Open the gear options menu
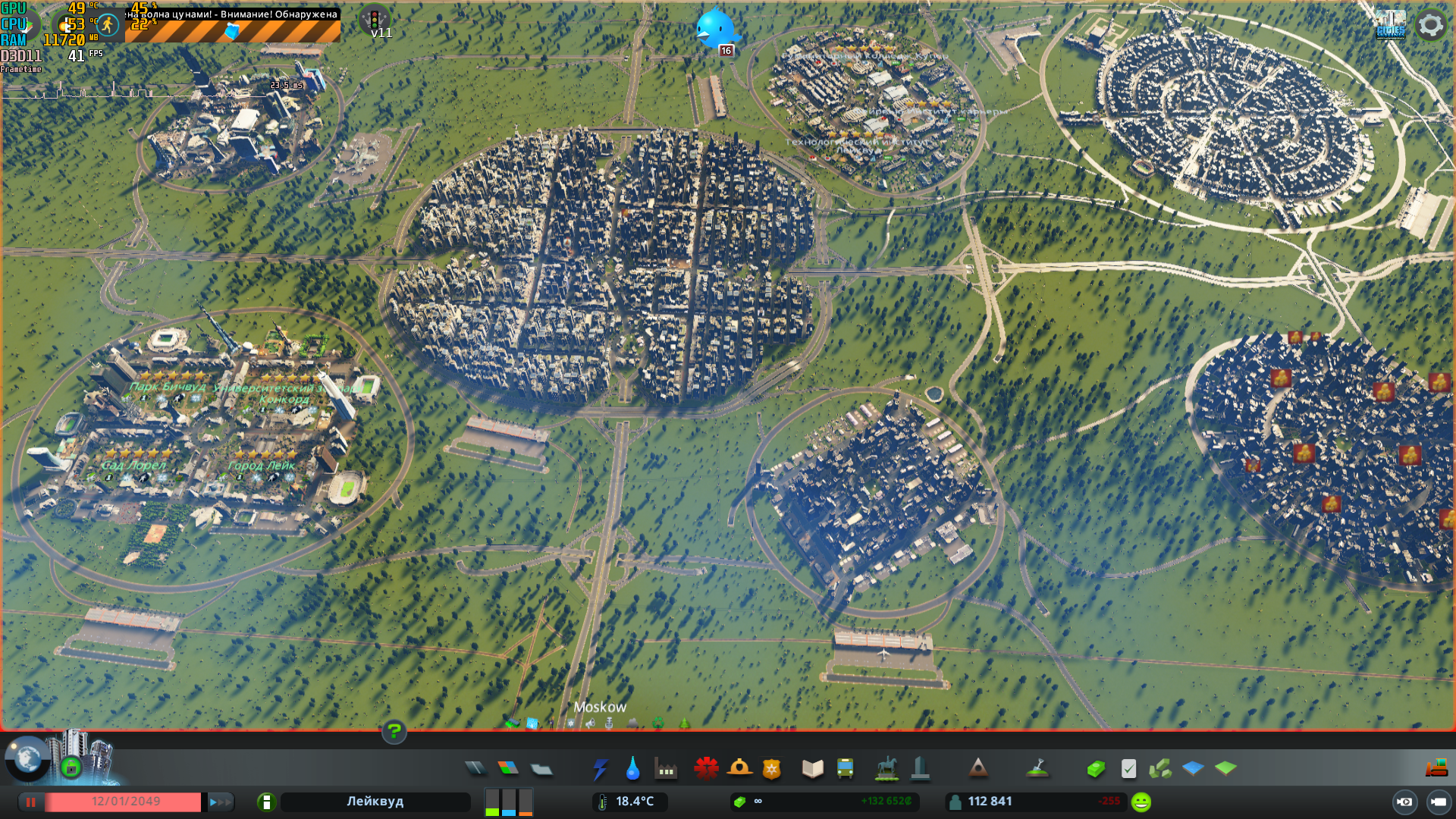 click(x=1431, y=25)
